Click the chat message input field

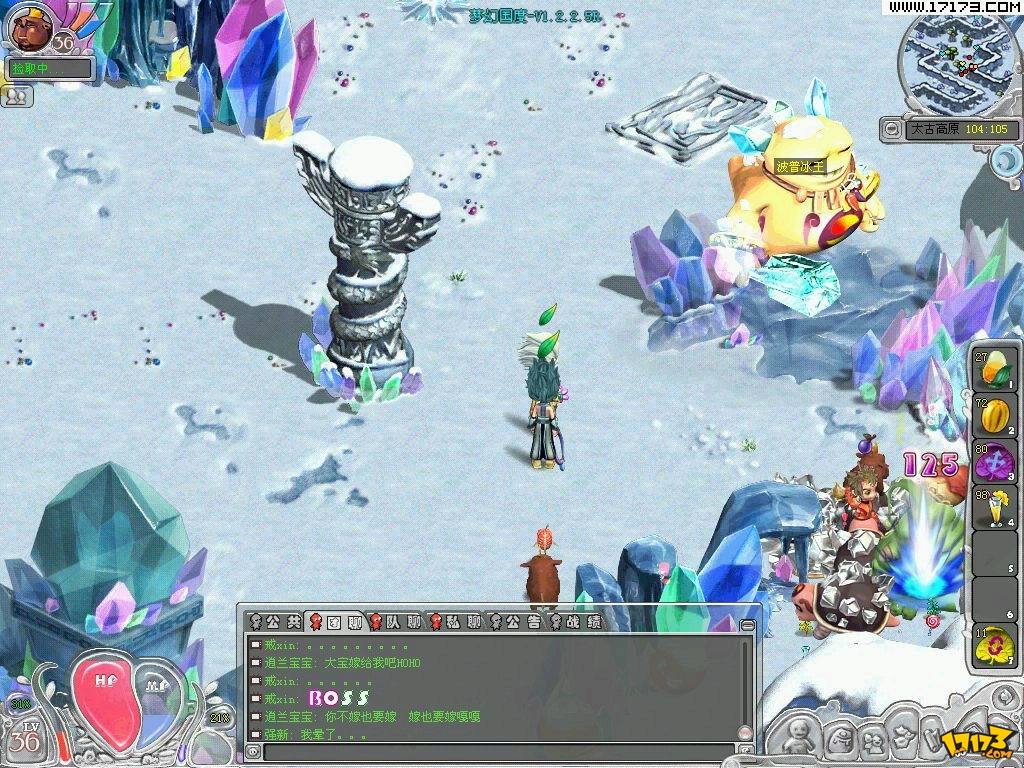point(498,751)
